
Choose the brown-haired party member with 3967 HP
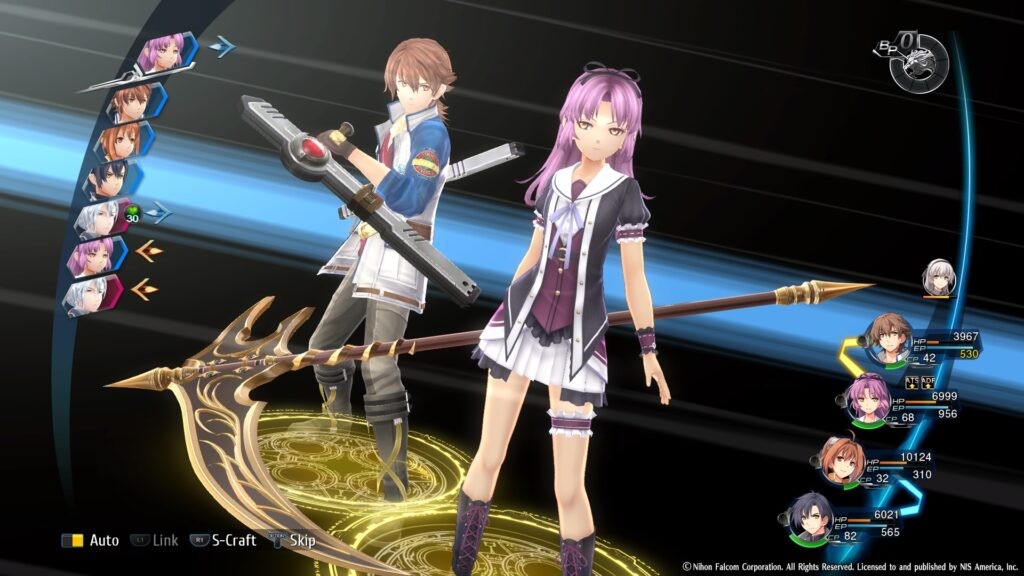[x=888, y=340]
